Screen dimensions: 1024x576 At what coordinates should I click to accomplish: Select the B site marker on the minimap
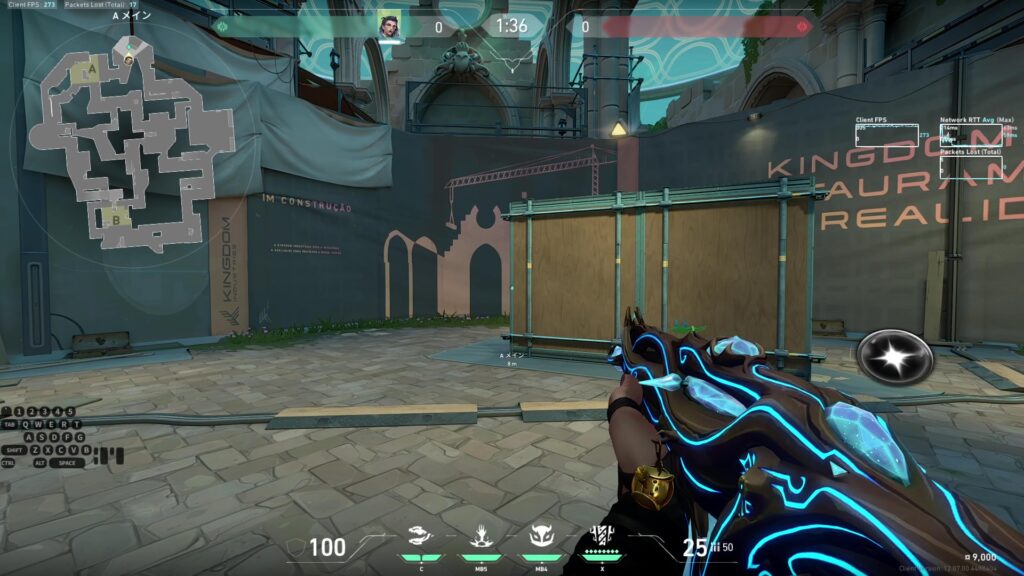tap(116, 219)
